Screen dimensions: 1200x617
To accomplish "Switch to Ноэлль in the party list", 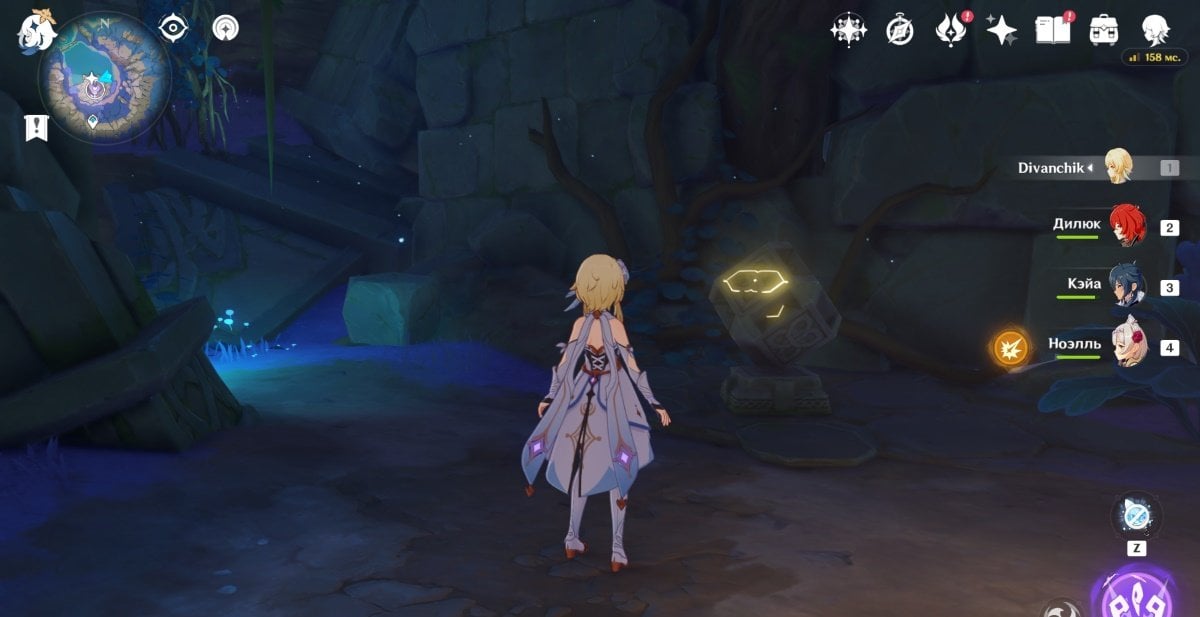I will click(1129, 347).
